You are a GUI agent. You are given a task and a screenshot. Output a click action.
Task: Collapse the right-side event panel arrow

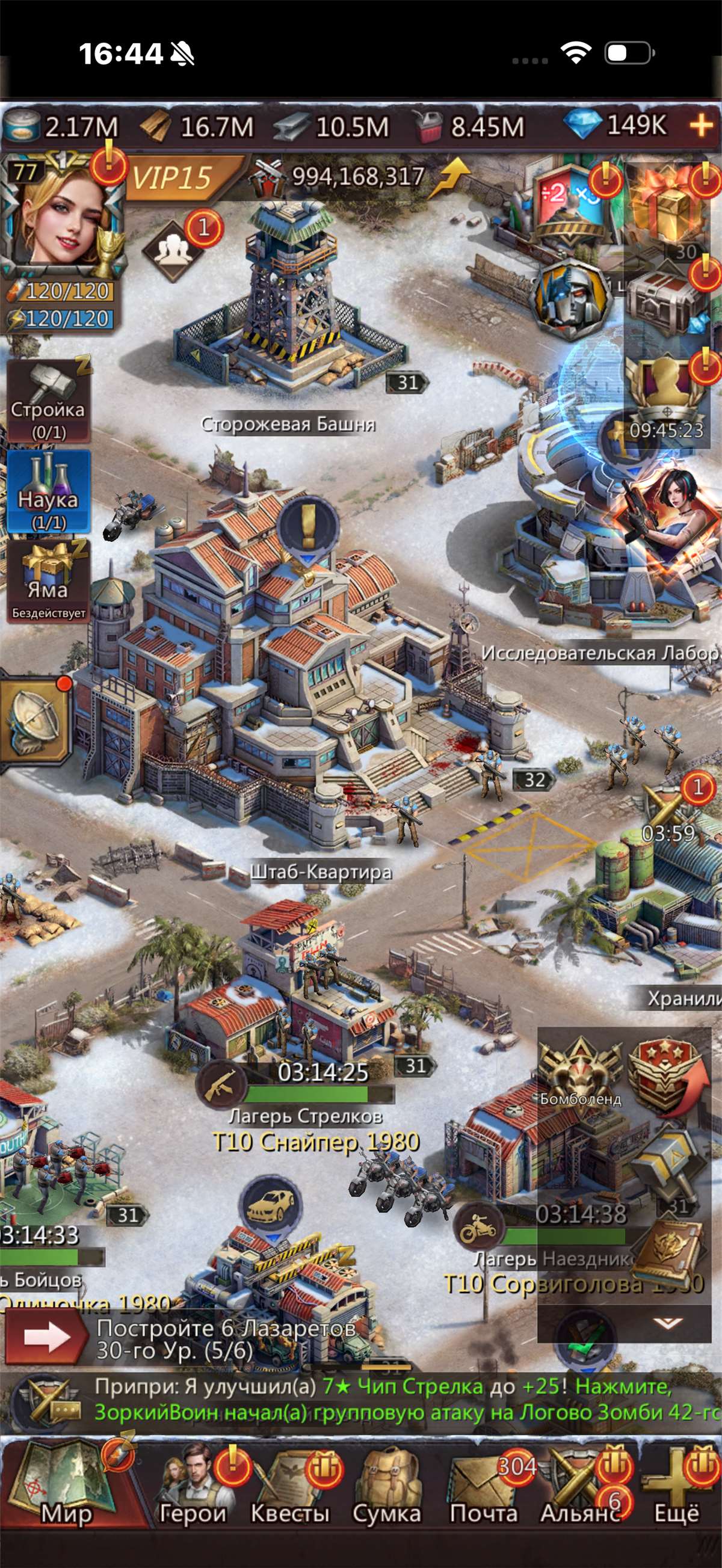pyautogui.click(x=667, y=1322)
